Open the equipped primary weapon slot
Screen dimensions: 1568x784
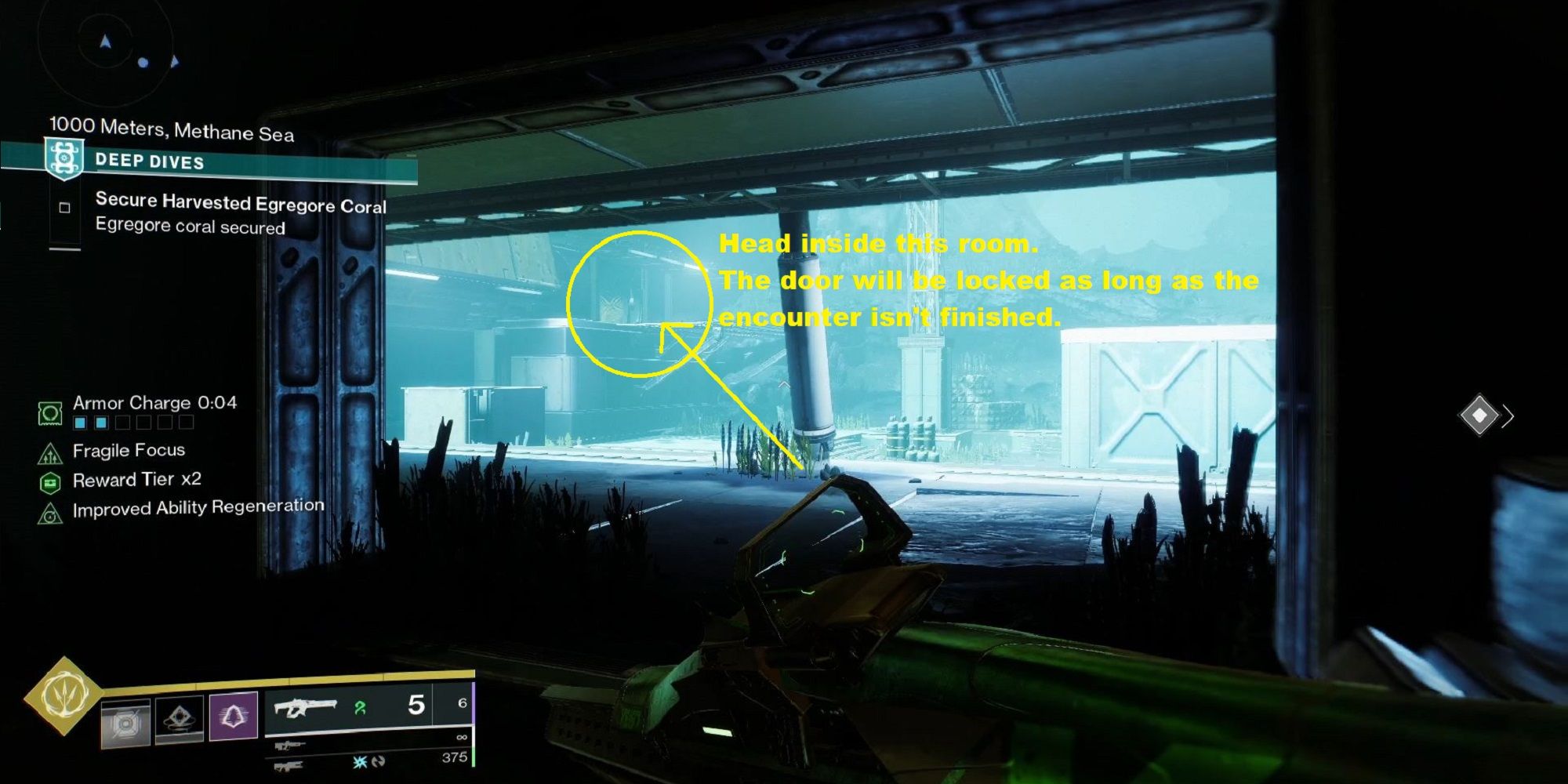click(x=304, y=708)
